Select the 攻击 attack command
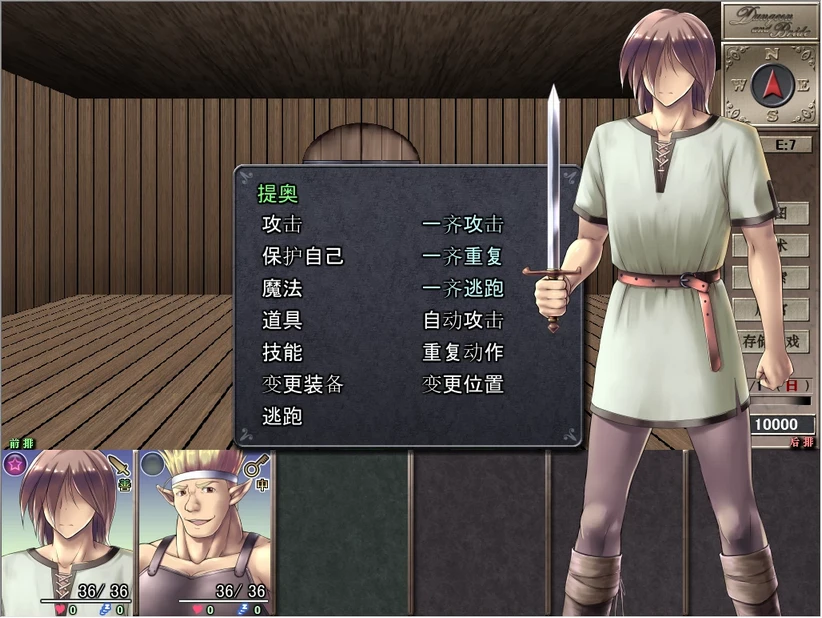 tap(281, 225)
